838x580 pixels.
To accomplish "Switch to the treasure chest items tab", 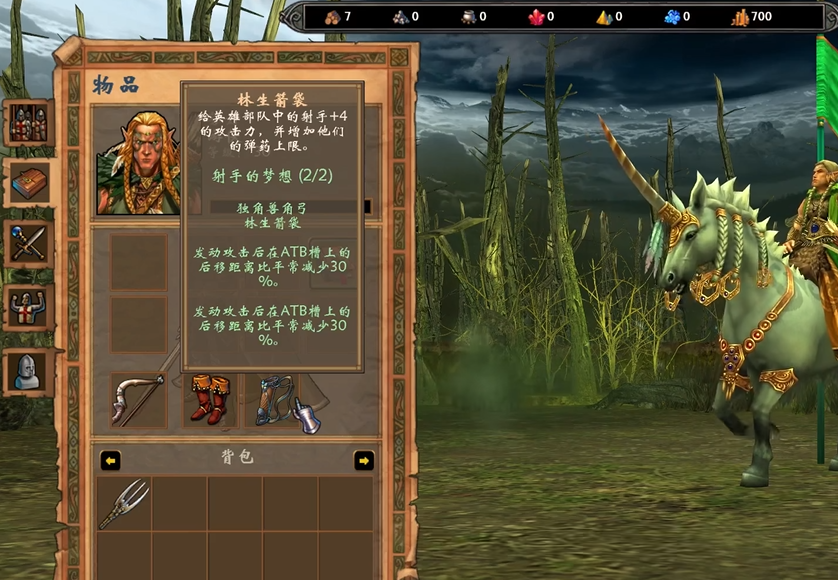I will [27, 183].
